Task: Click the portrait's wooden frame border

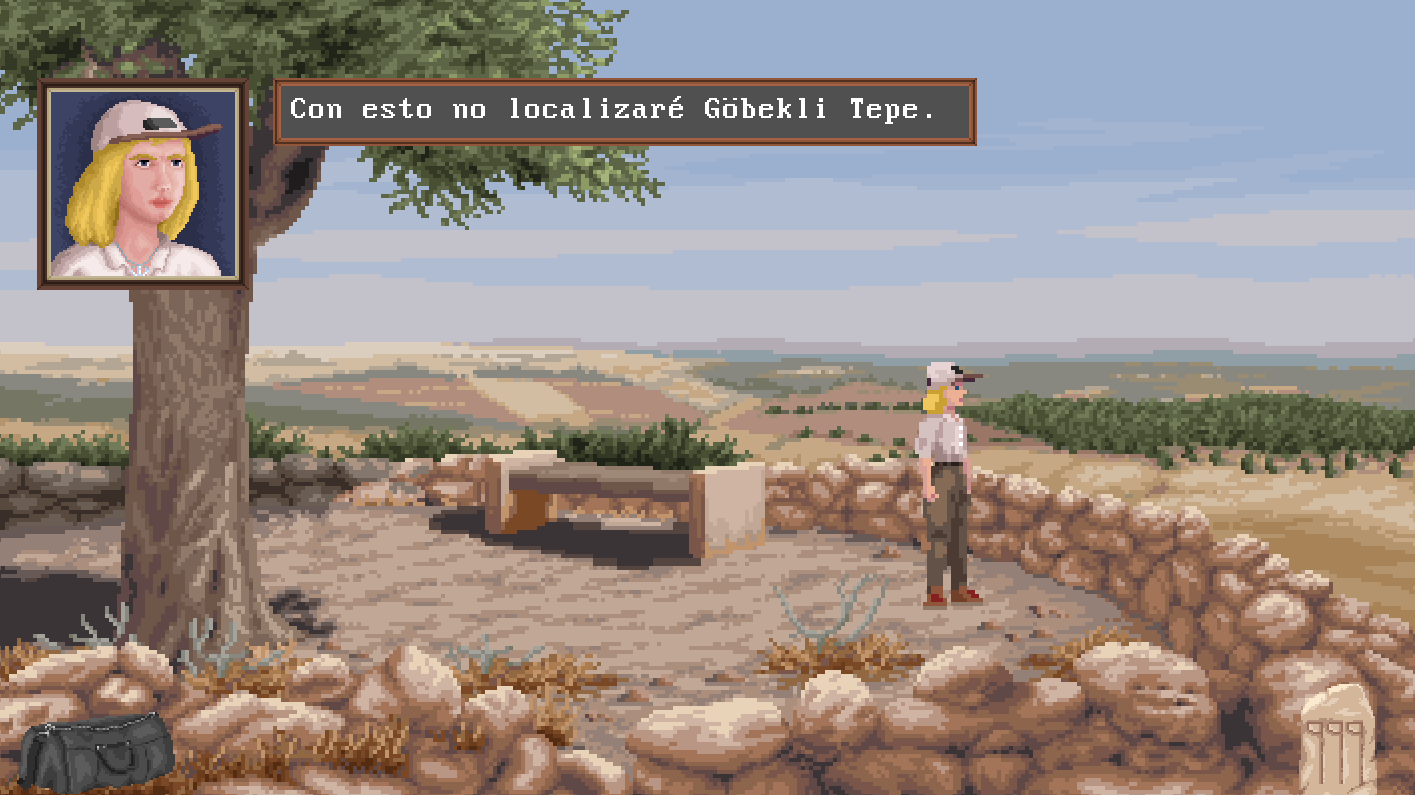Action: (x=142, y=84)
